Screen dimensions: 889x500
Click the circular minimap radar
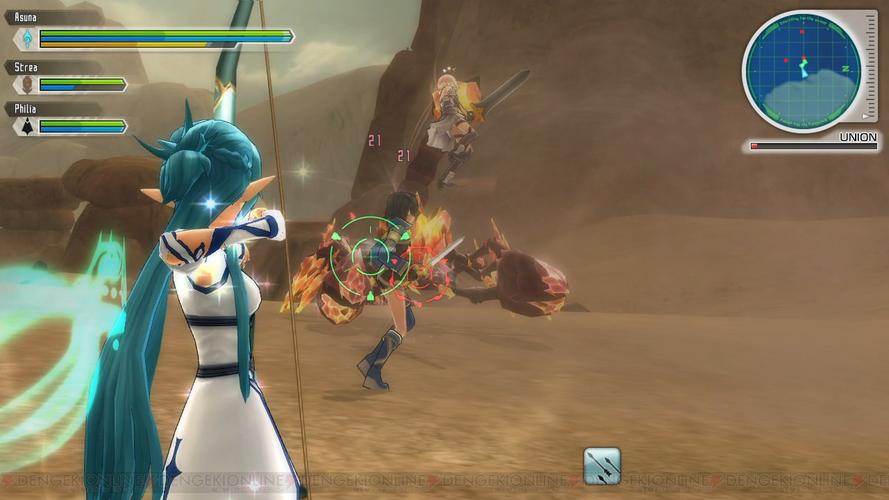click(802, 70)
